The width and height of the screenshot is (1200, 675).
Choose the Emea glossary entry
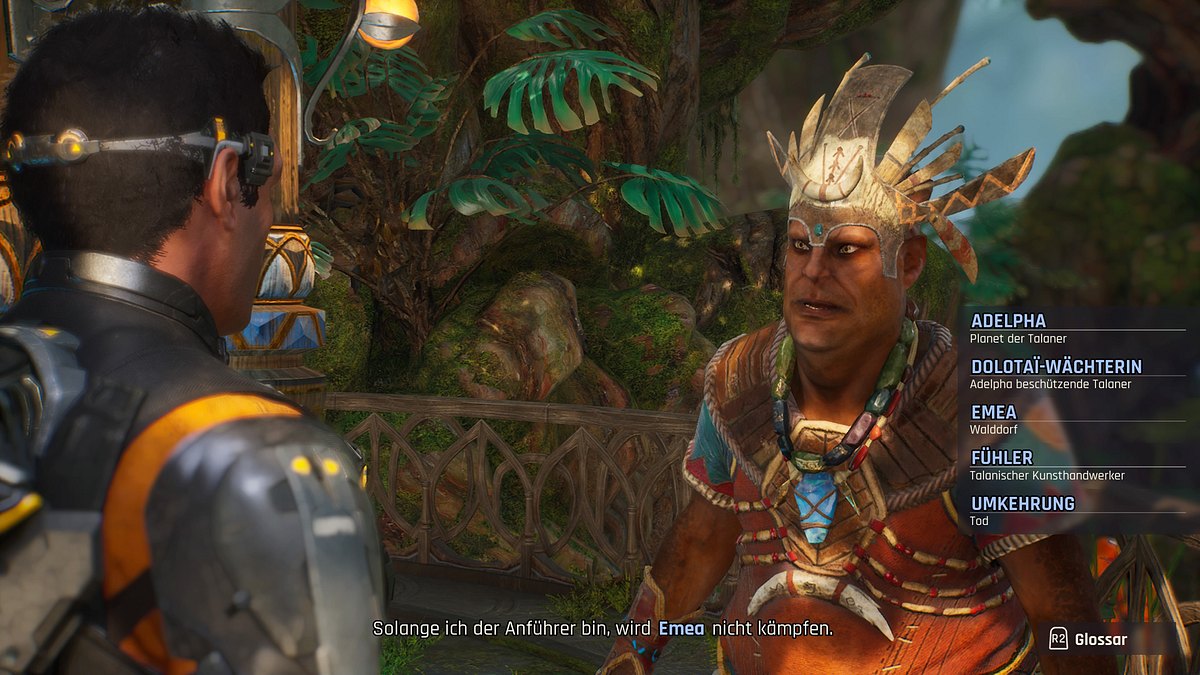point(994,412)
